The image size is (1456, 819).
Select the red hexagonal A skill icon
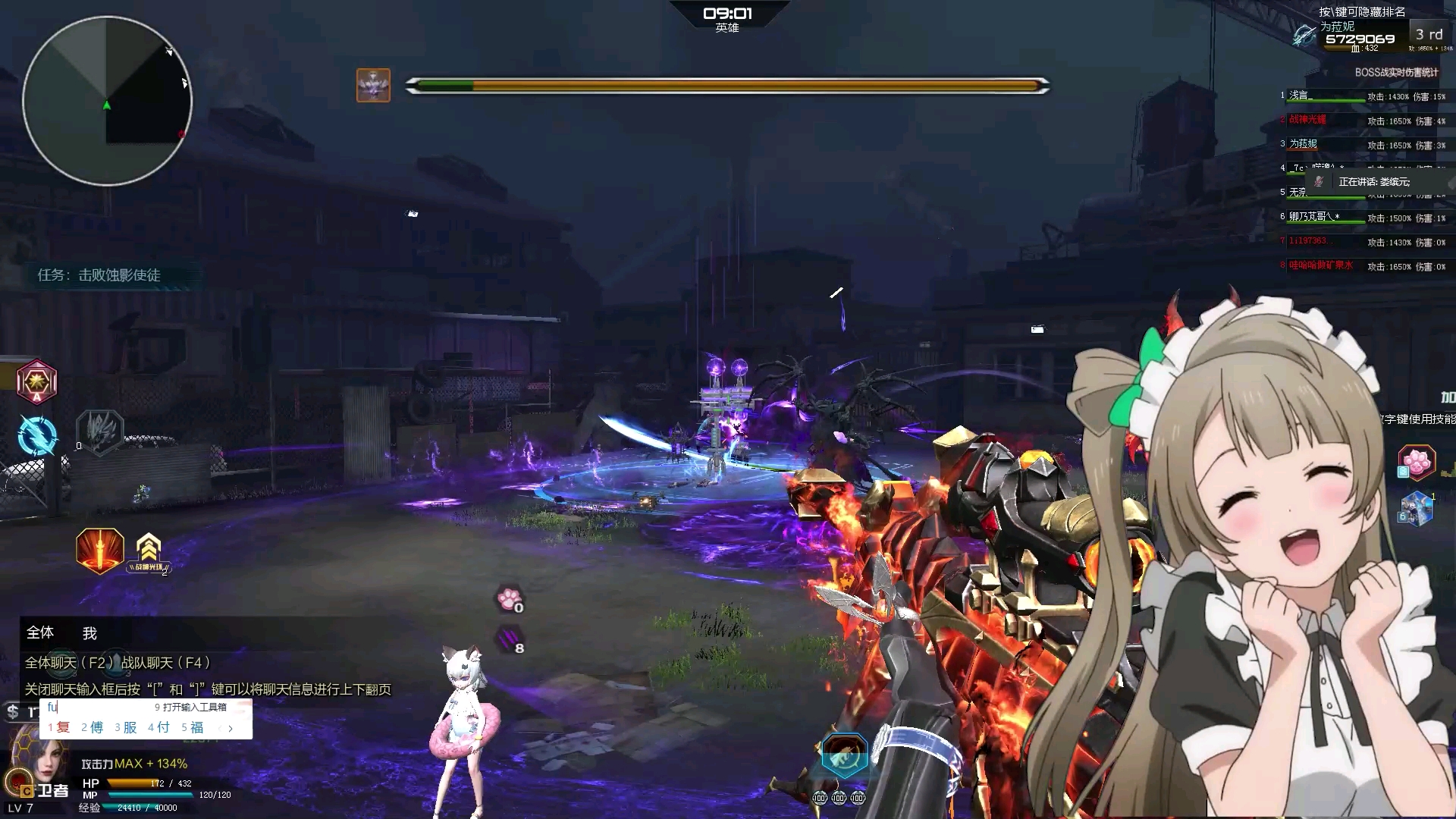(x=36, y=382)
